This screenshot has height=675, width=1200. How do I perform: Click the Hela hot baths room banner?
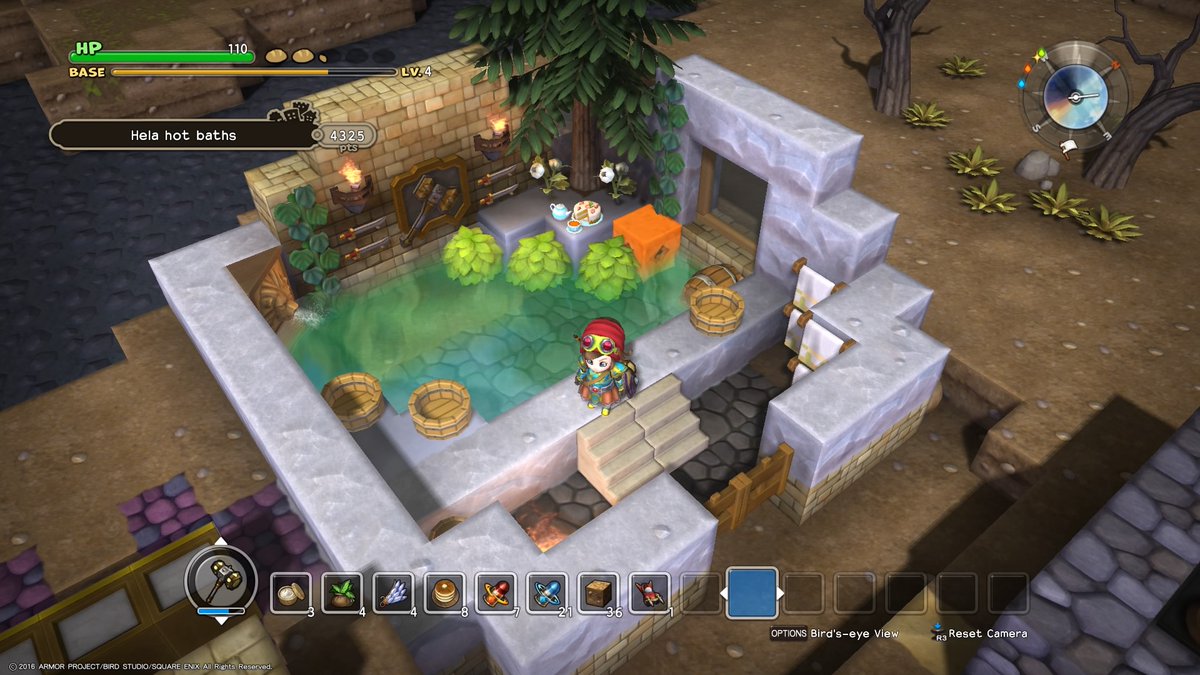click(x=183, y=134)
